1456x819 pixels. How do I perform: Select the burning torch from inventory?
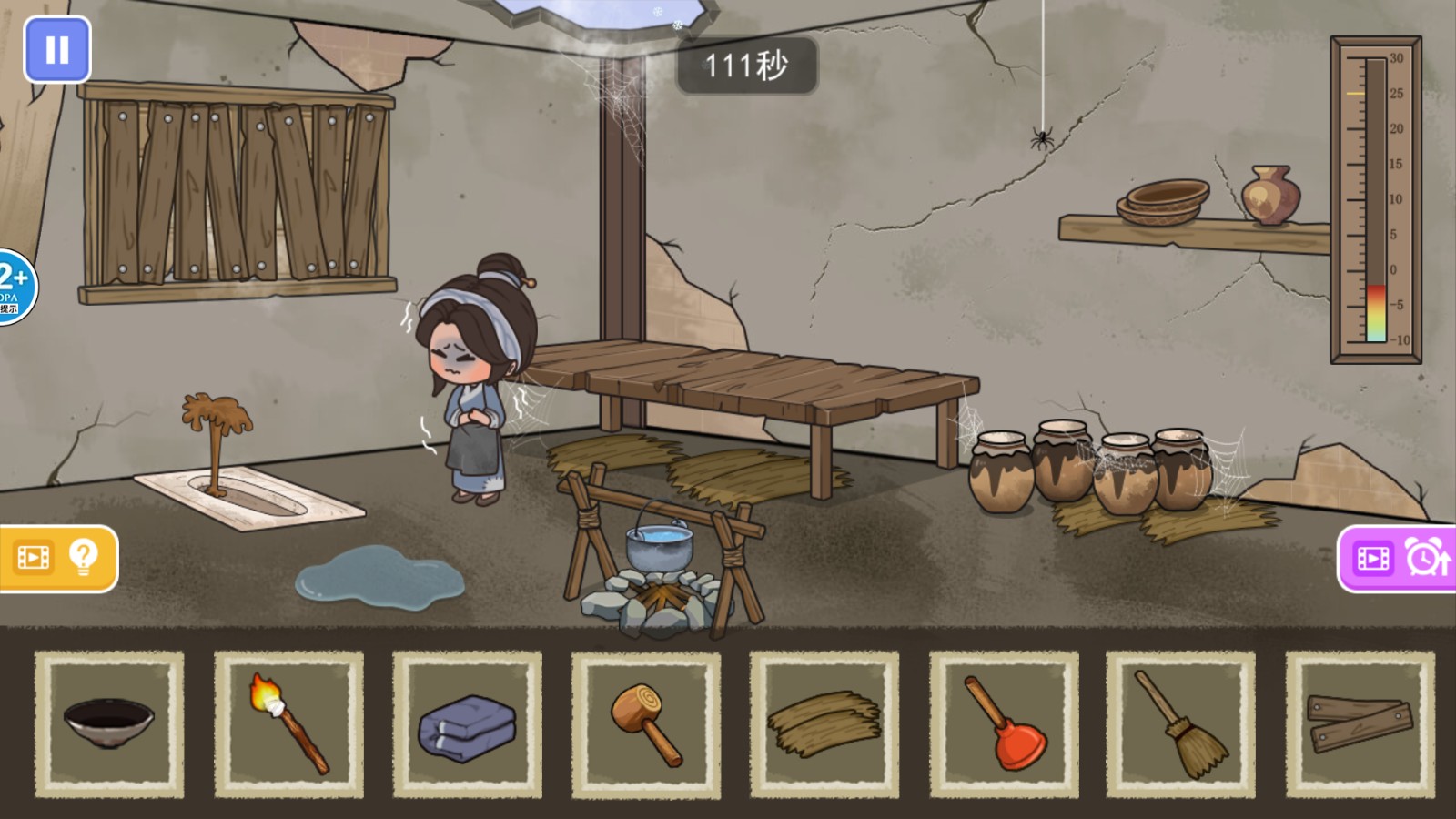[x=286, y=723]
